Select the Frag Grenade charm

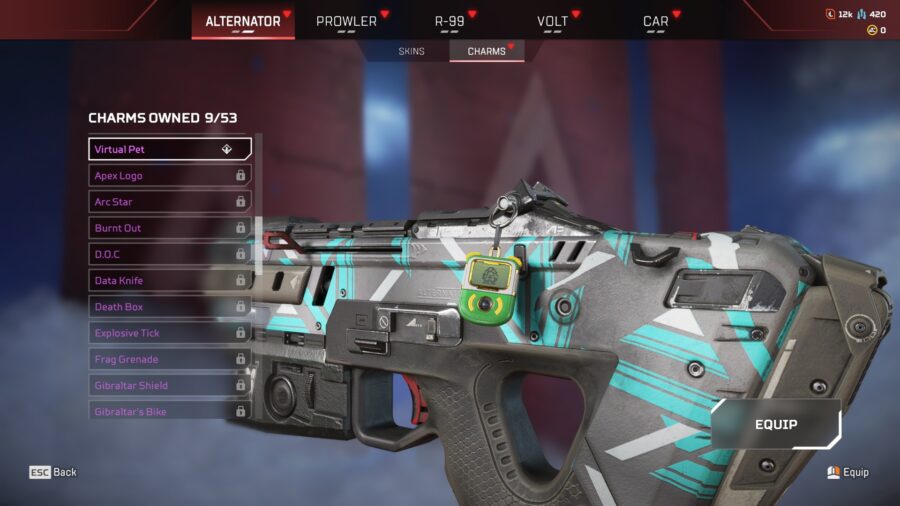click(x=169, y=359)
